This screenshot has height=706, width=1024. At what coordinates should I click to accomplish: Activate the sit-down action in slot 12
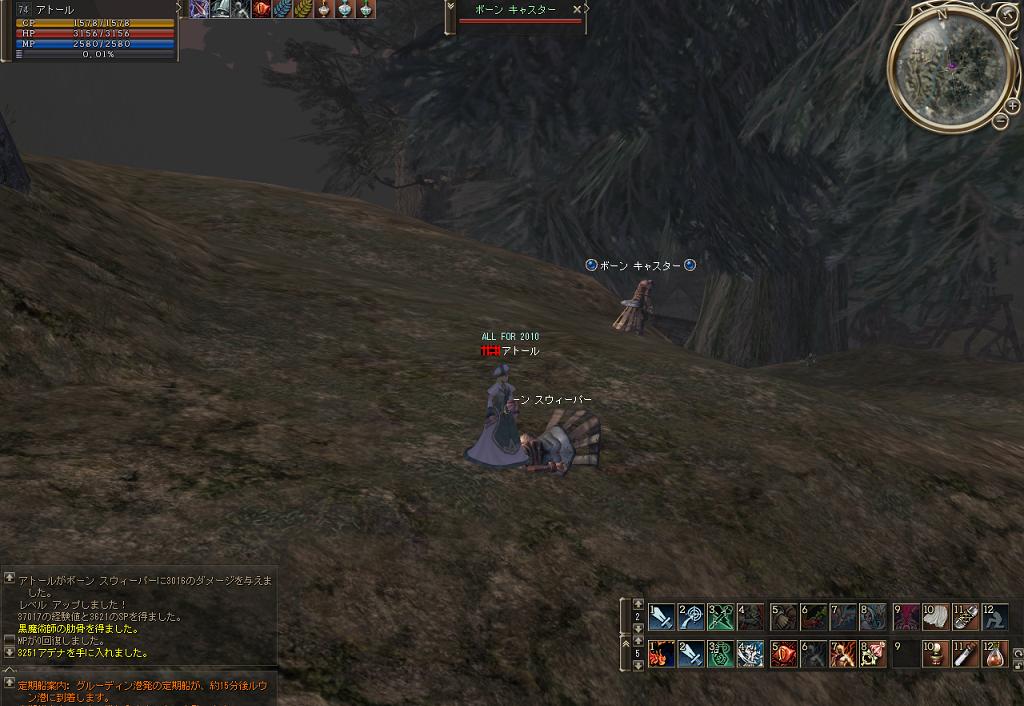coord(996,615)
